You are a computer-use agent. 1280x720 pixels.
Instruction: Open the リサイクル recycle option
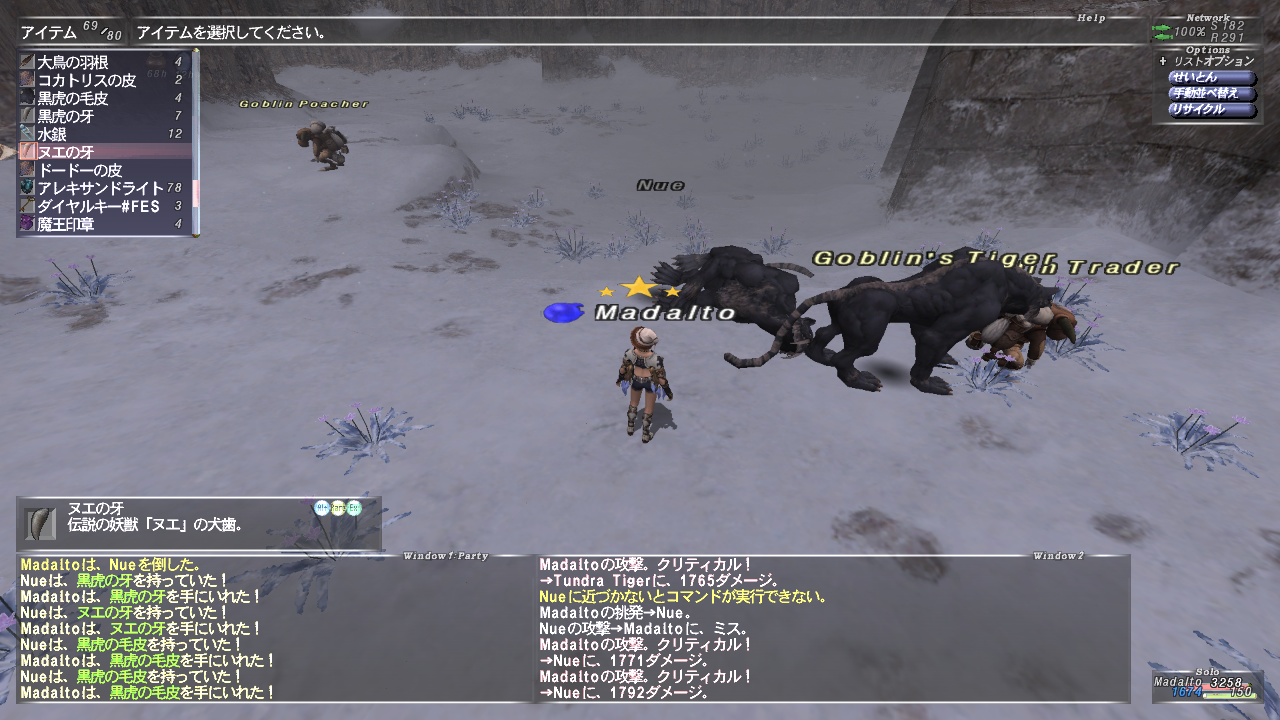(x=1212, y=110)
